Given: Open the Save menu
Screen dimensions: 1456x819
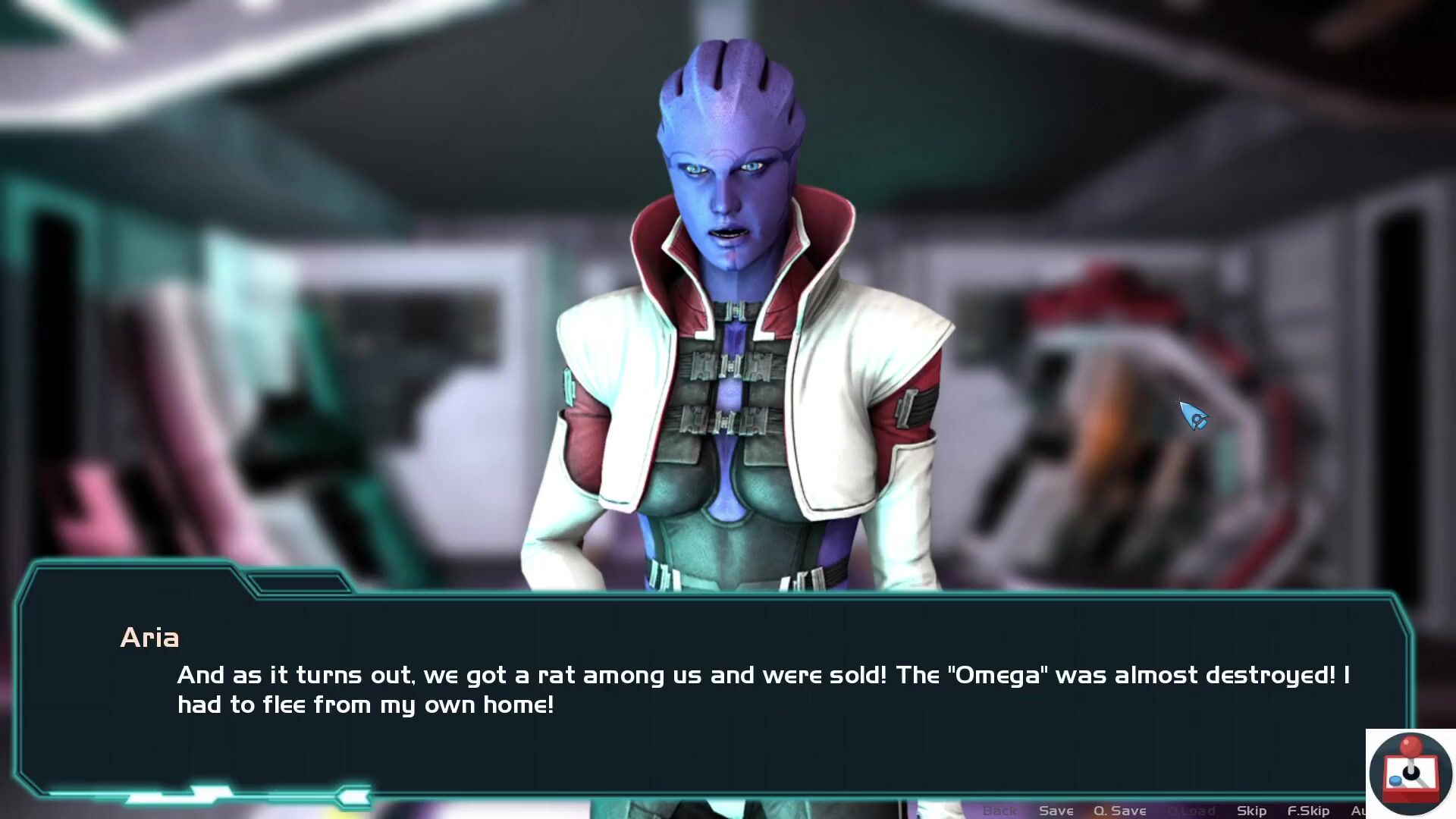Looking at the screenshot, I should [1056, 811].
